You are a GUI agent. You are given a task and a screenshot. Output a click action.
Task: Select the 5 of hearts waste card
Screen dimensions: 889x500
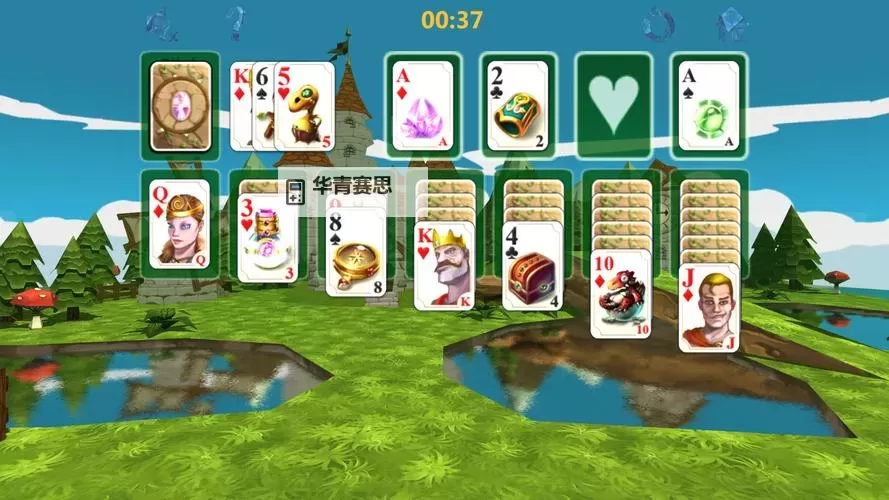click(304, 107)
